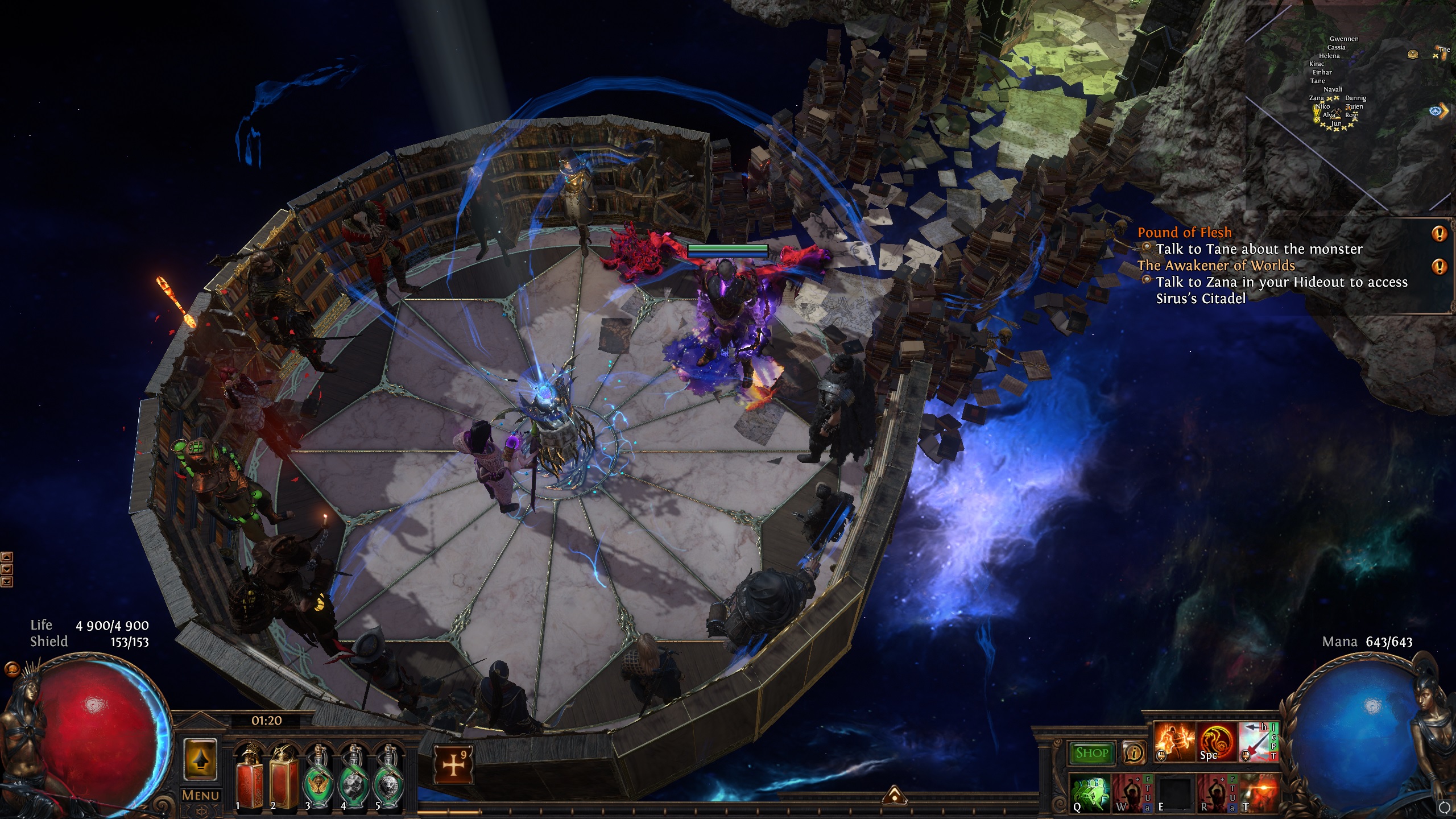The height and width of the screenshot is (819, 1456).
Task: Click the info speech bubble icon
Action: (1134, 753)
